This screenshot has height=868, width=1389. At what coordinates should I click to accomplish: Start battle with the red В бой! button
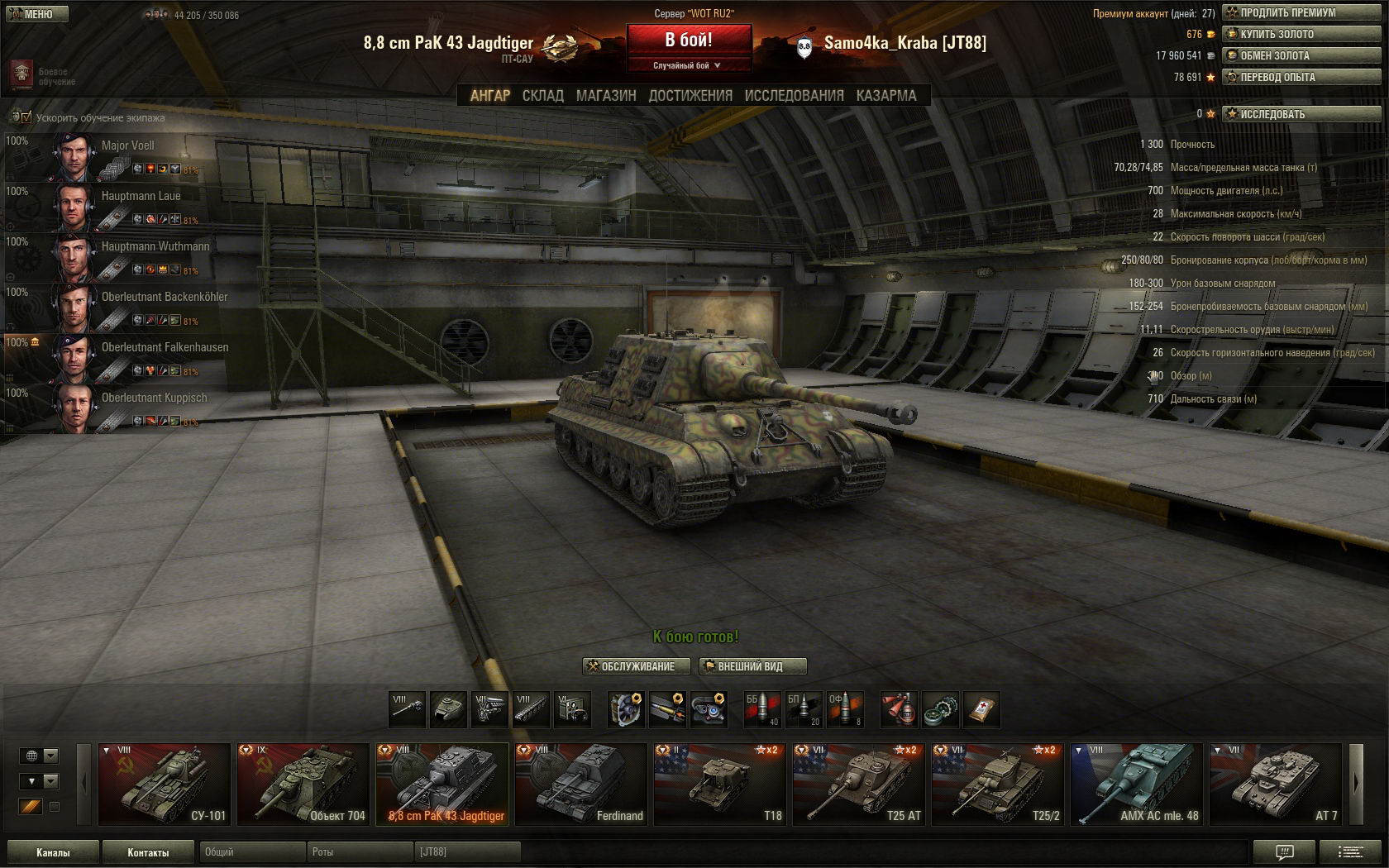pyautogui.click(x=689, y=40)
